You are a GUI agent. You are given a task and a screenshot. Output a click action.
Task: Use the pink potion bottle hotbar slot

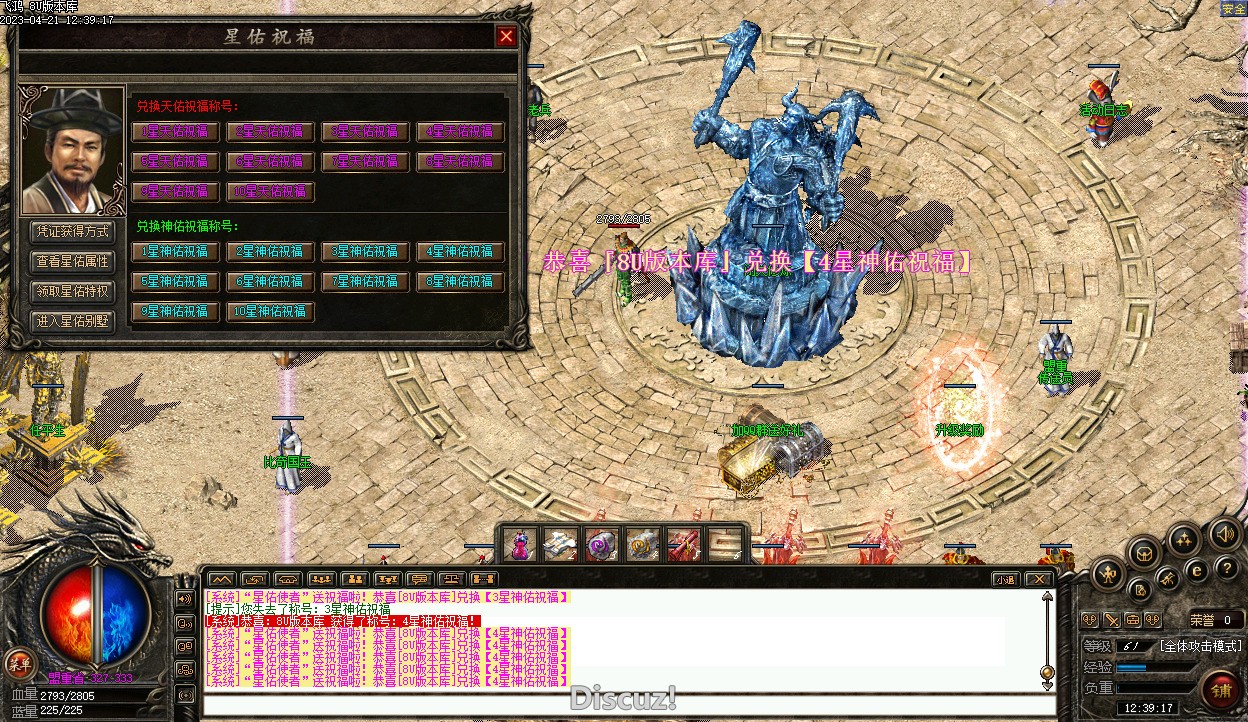point(520,544)
